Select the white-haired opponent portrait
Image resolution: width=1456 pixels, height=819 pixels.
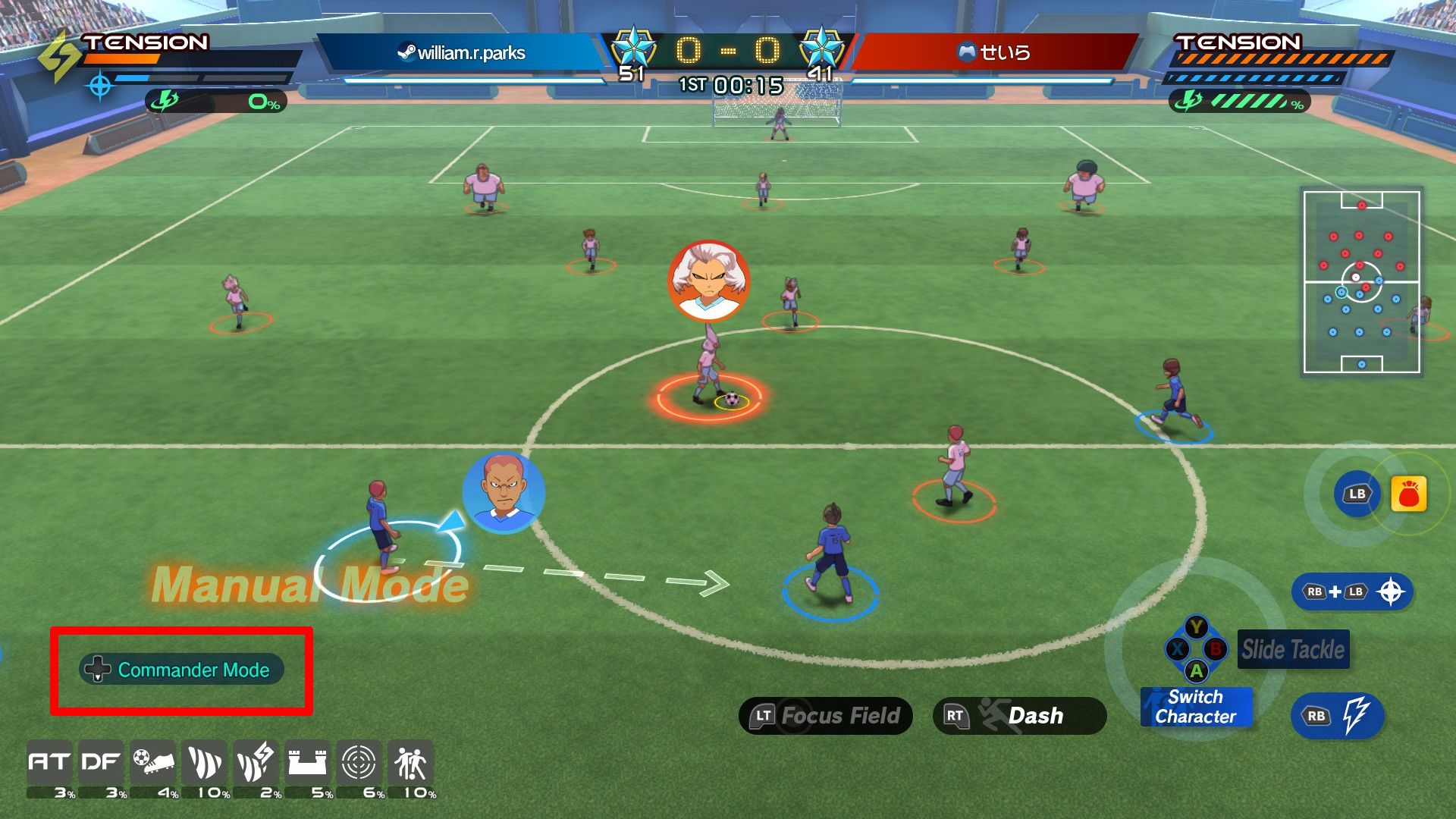click(x=709, y=281)
